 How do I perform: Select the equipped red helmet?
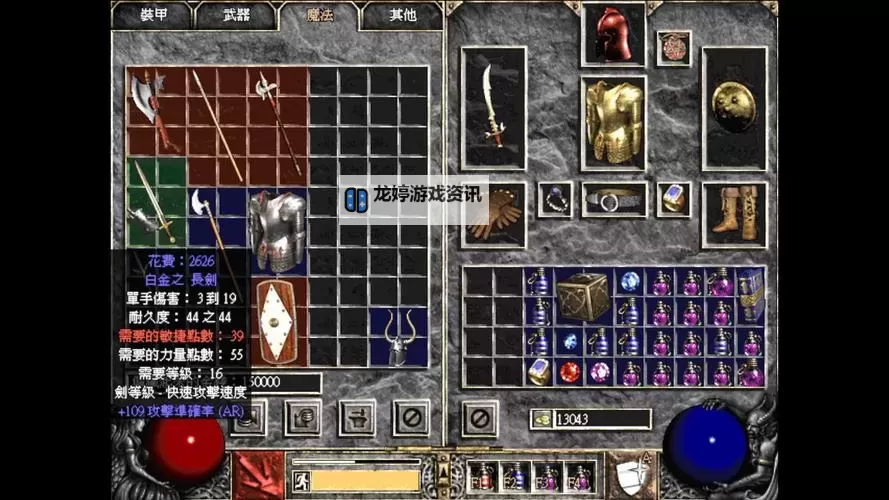point(613,33)
